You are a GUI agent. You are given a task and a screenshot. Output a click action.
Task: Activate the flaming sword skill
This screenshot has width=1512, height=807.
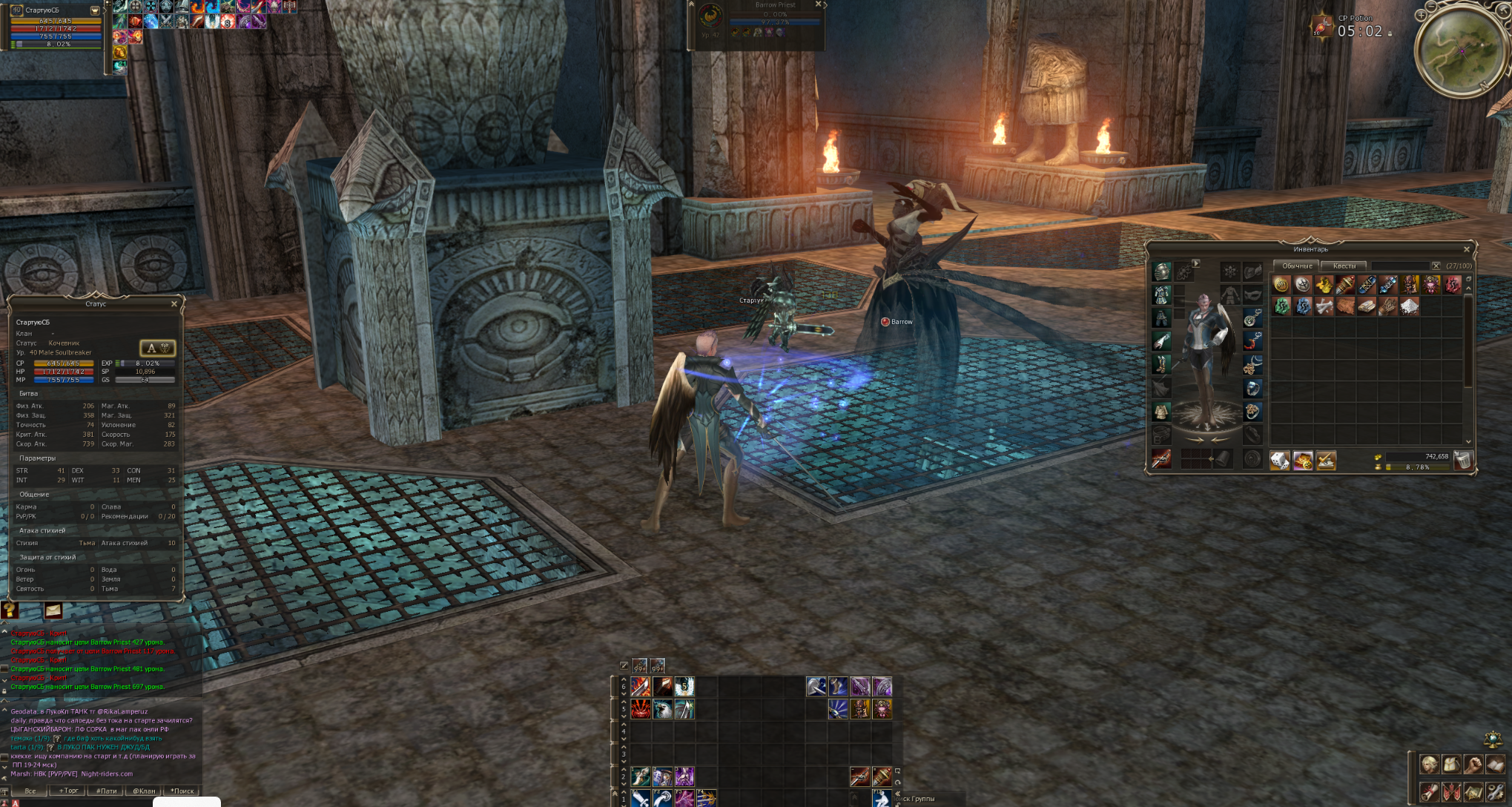tap(641, 687)
